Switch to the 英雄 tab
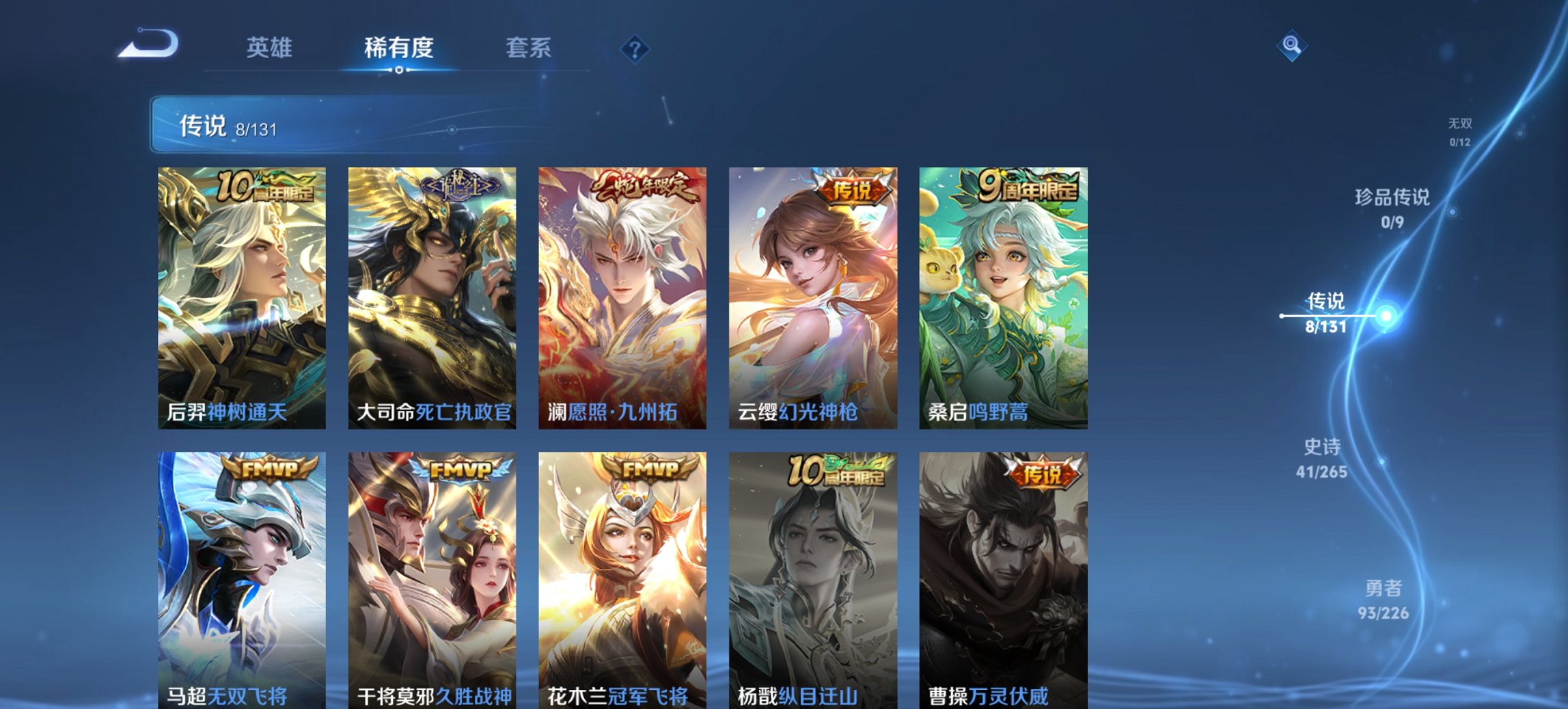Image resolution: width=1568 pixels, height=709 pixels. click(271, 48)
